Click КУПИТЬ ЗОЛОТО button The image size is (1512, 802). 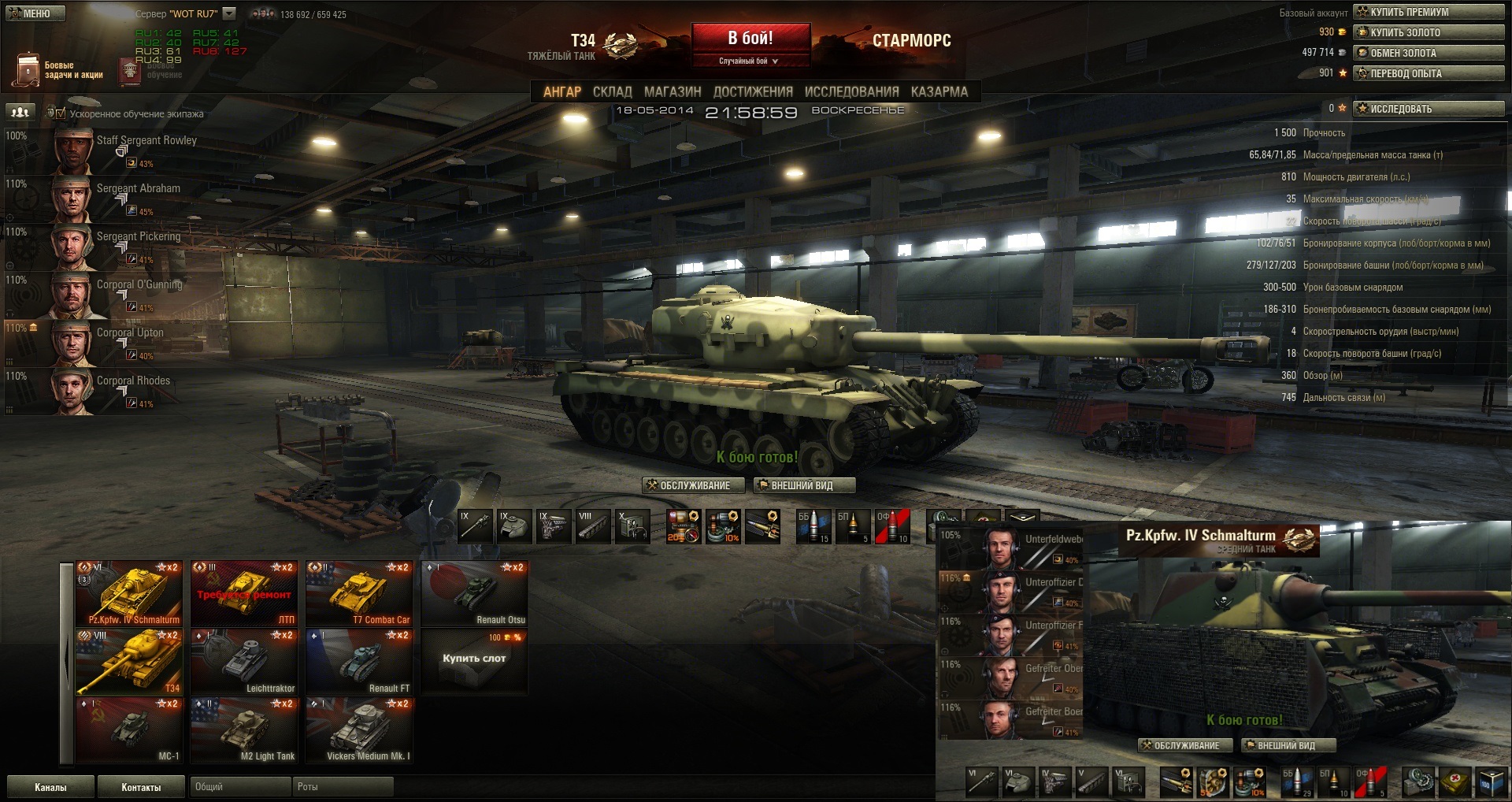coord(1429,32)
